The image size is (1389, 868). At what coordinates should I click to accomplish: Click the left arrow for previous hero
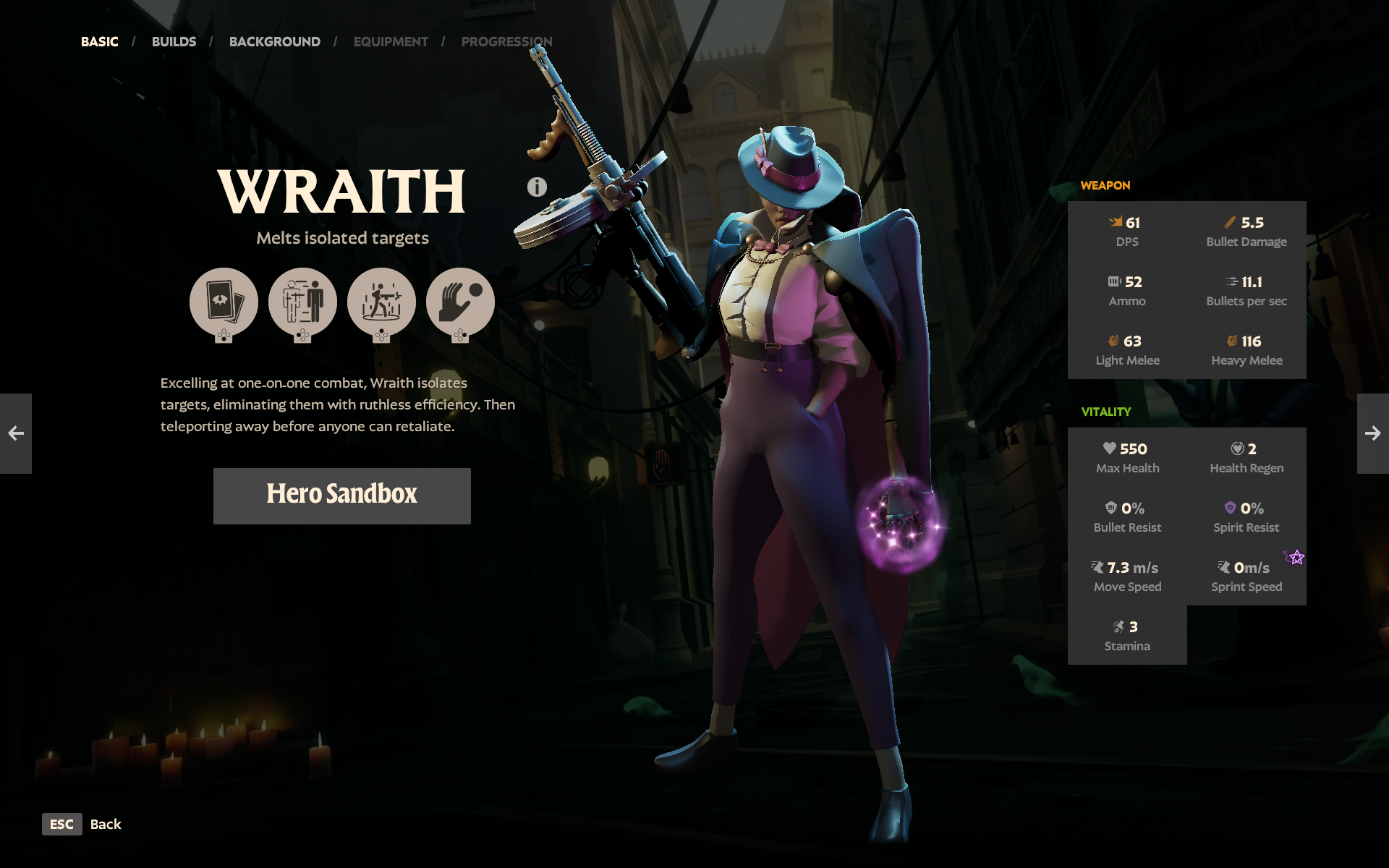16,433
